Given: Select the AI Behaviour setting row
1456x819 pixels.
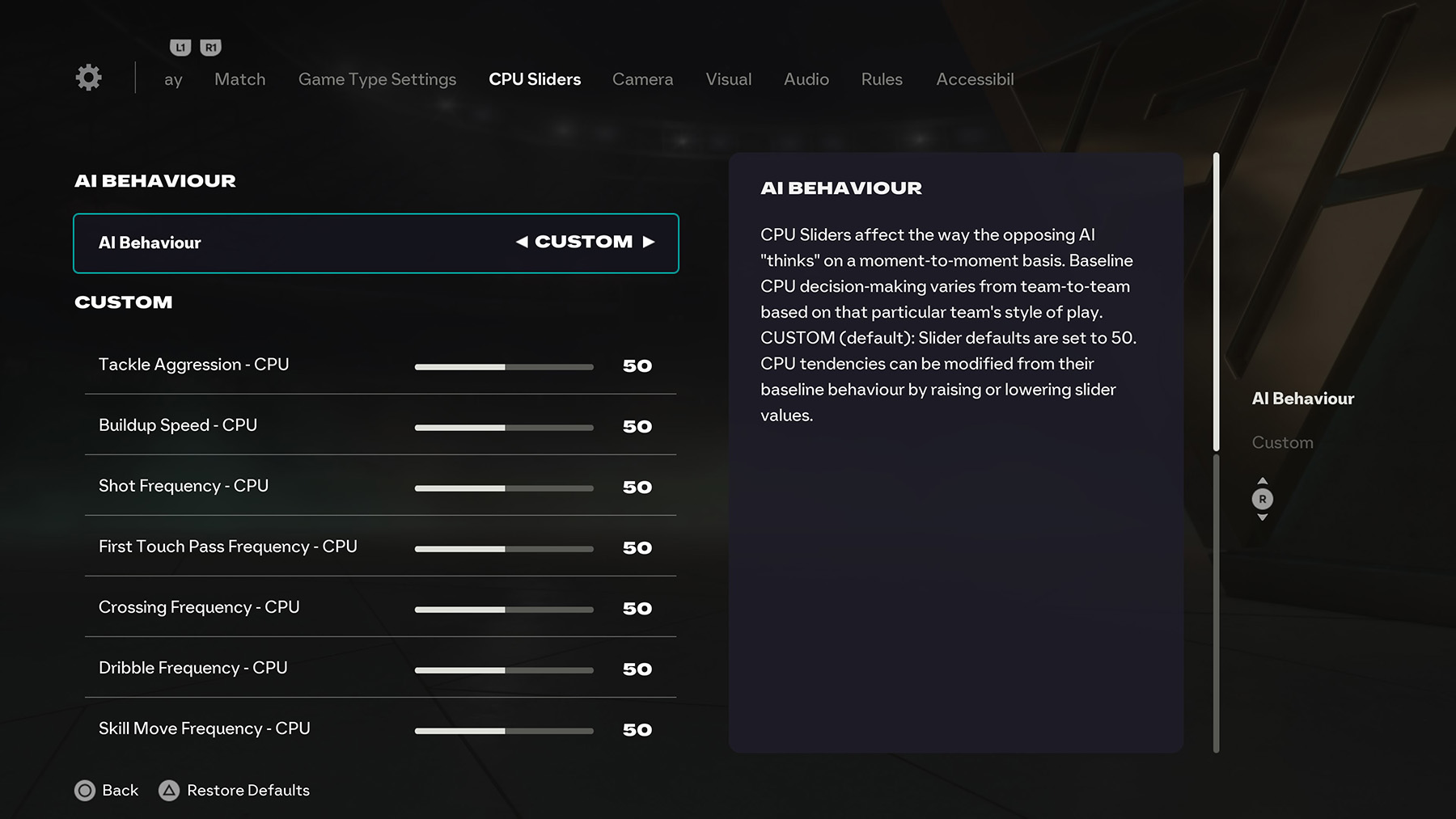Looking at the screenshot, I should [x=375, y=243].
